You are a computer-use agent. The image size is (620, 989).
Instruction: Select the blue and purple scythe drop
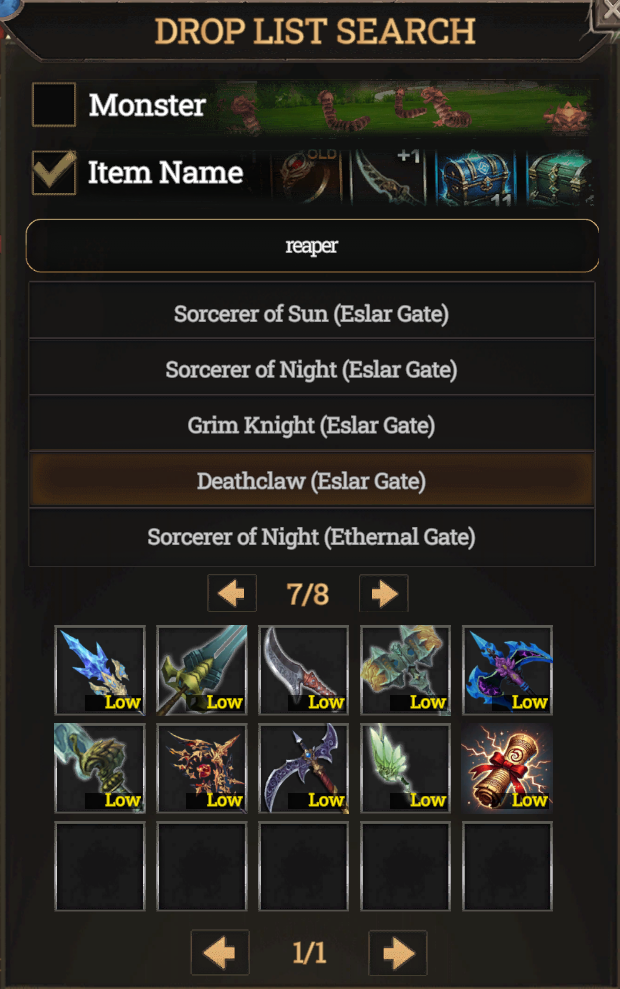coord(508,670)
